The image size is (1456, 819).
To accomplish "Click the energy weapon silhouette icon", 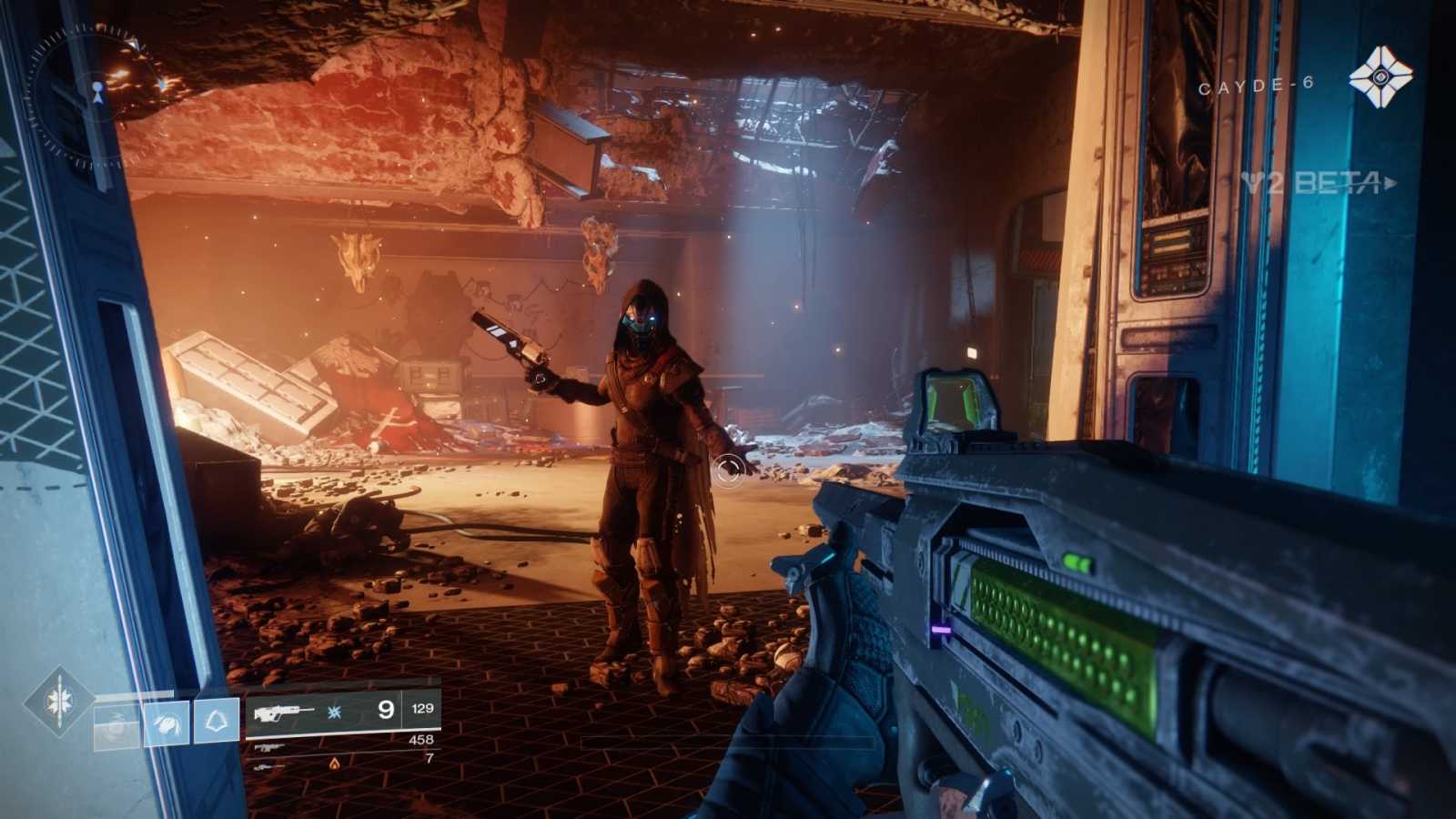I will (x=268, y=748).
